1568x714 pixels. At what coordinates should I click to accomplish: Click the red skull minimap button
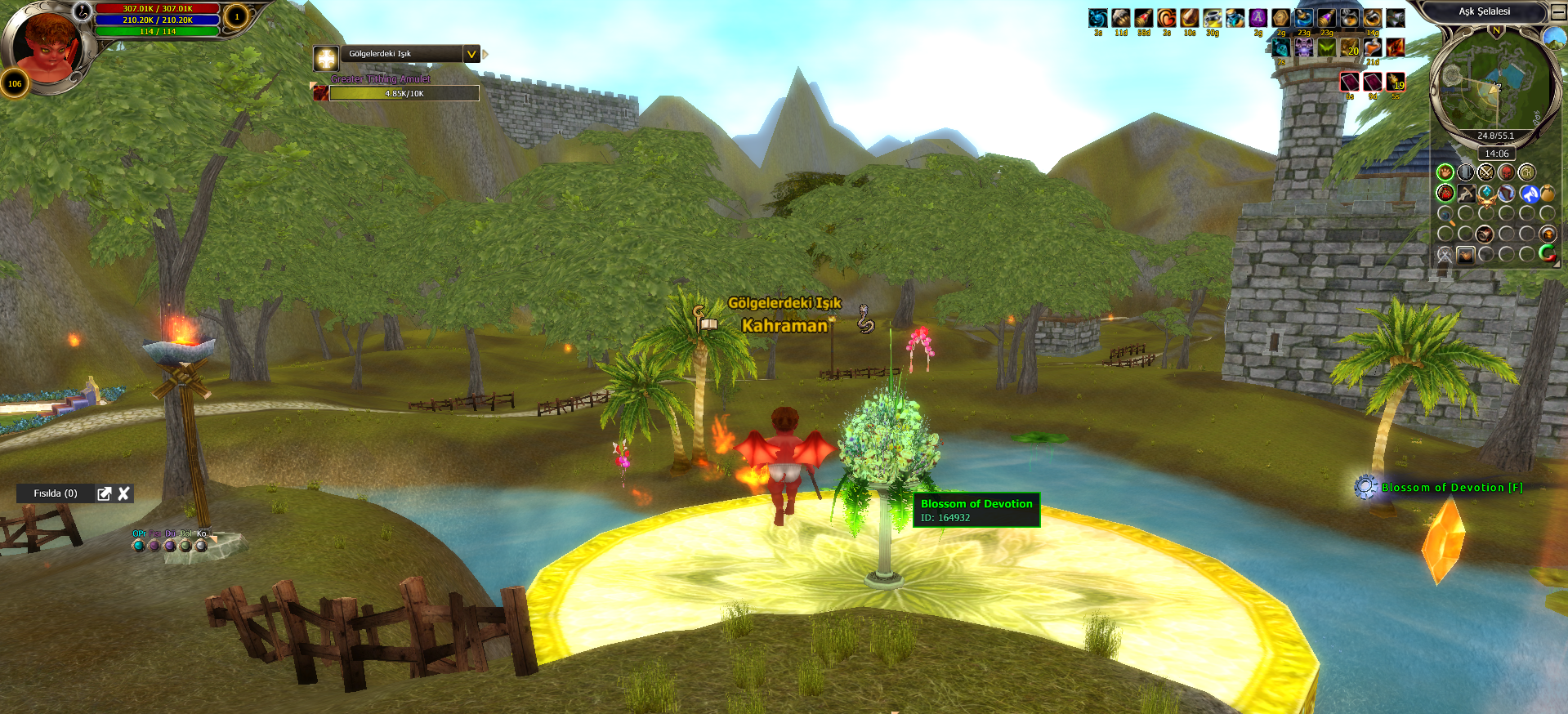pyautogui.click(x=1506, y=172)
